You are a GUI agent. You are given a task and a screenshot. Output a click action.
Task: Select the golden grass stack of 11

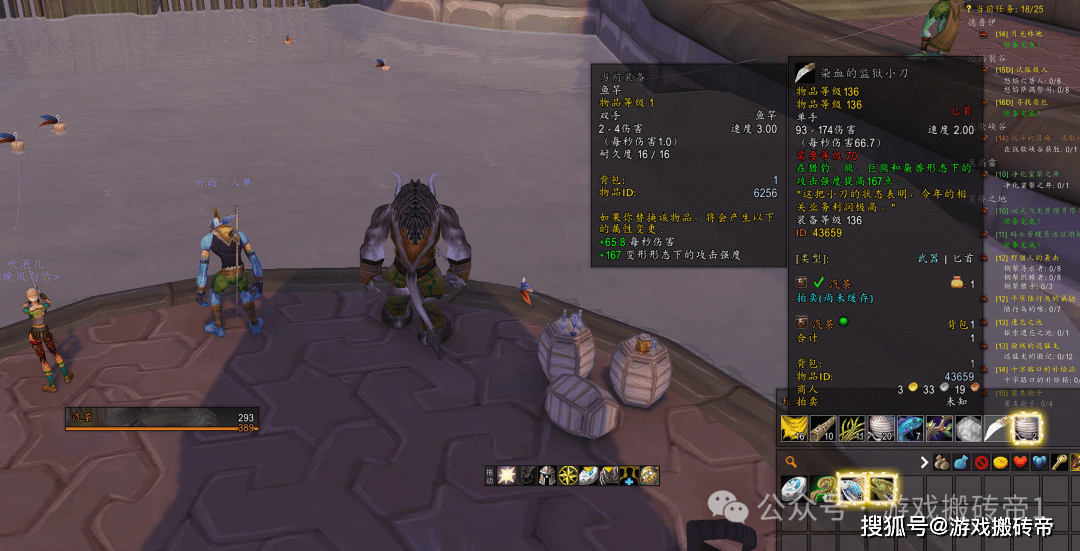[853, 429]
